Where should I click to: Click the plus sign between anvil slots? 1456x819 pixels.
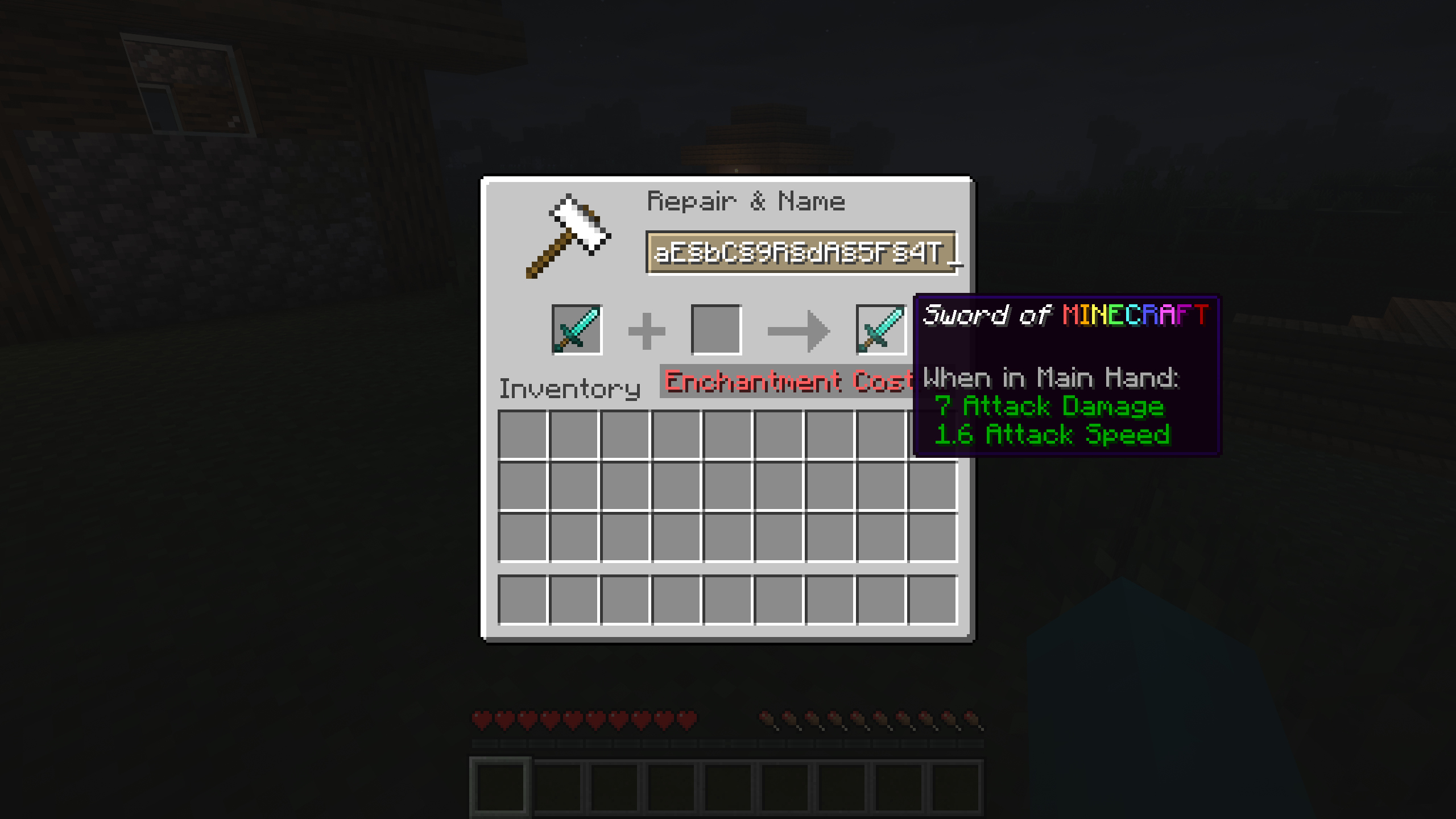pyautogui.click(x=646, y=330)
